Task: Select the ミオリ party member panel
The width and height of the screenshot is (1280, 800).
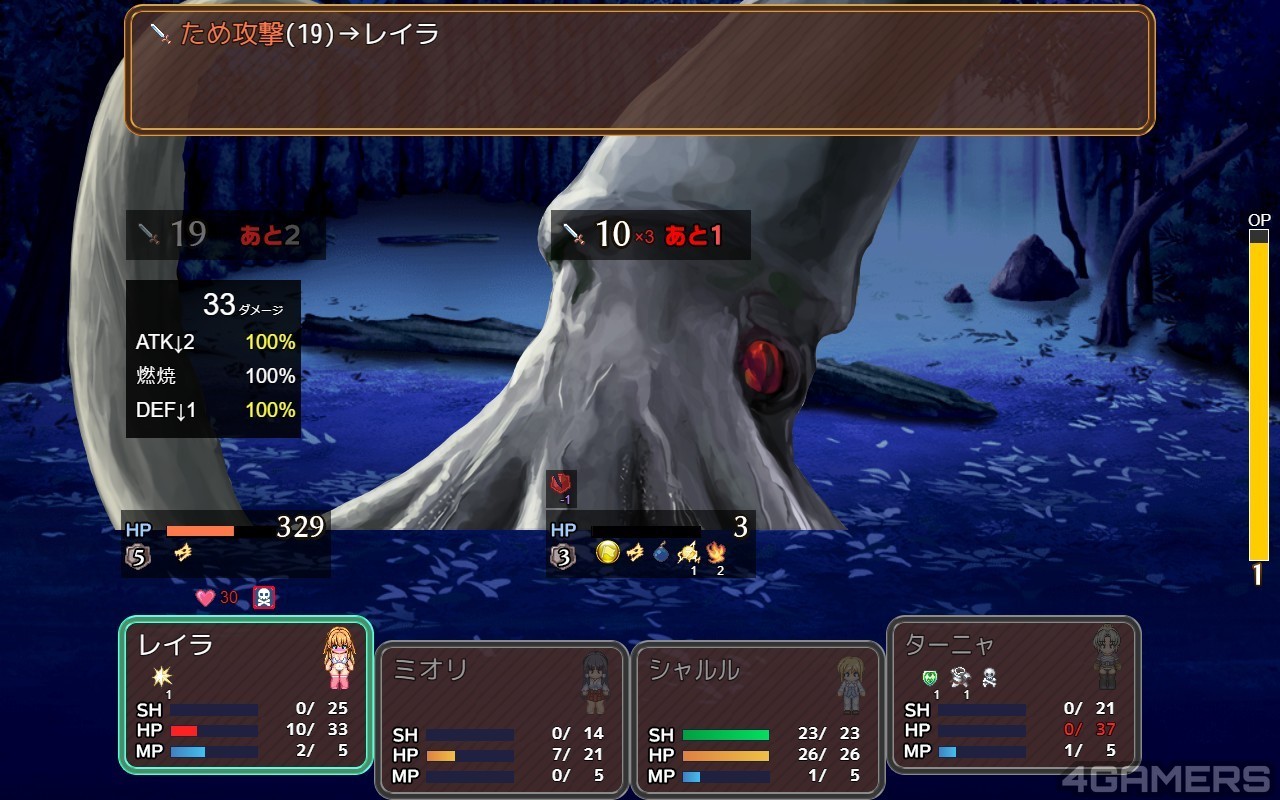Action: [x=502, y=720]
